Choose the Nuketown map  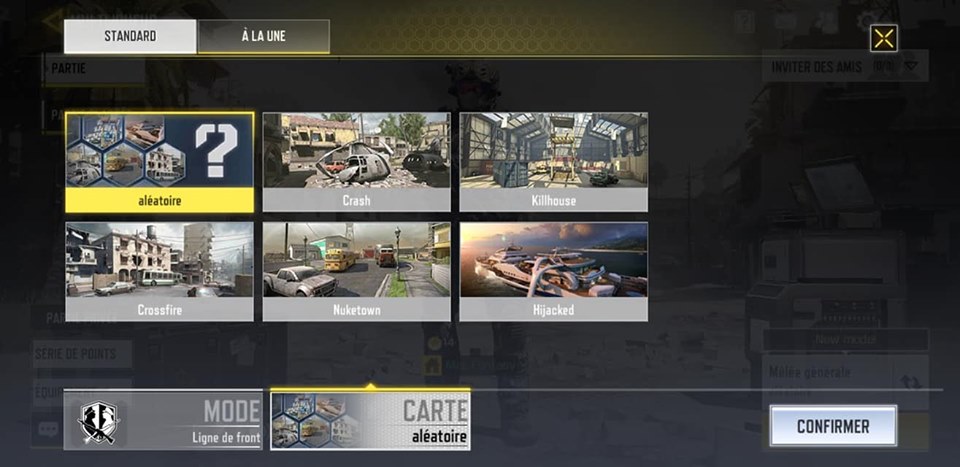click(356, 271)
